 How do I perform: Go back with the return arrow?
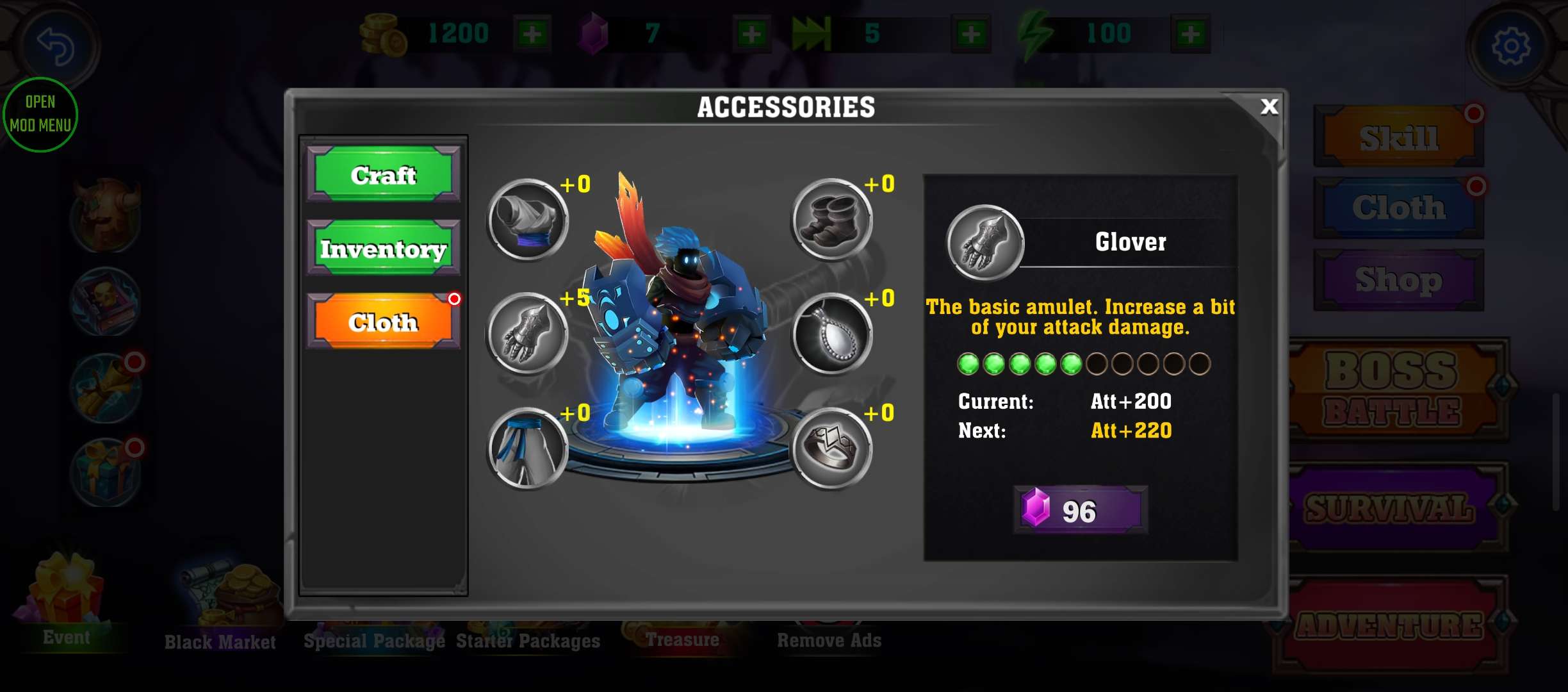tap(56, 46)
